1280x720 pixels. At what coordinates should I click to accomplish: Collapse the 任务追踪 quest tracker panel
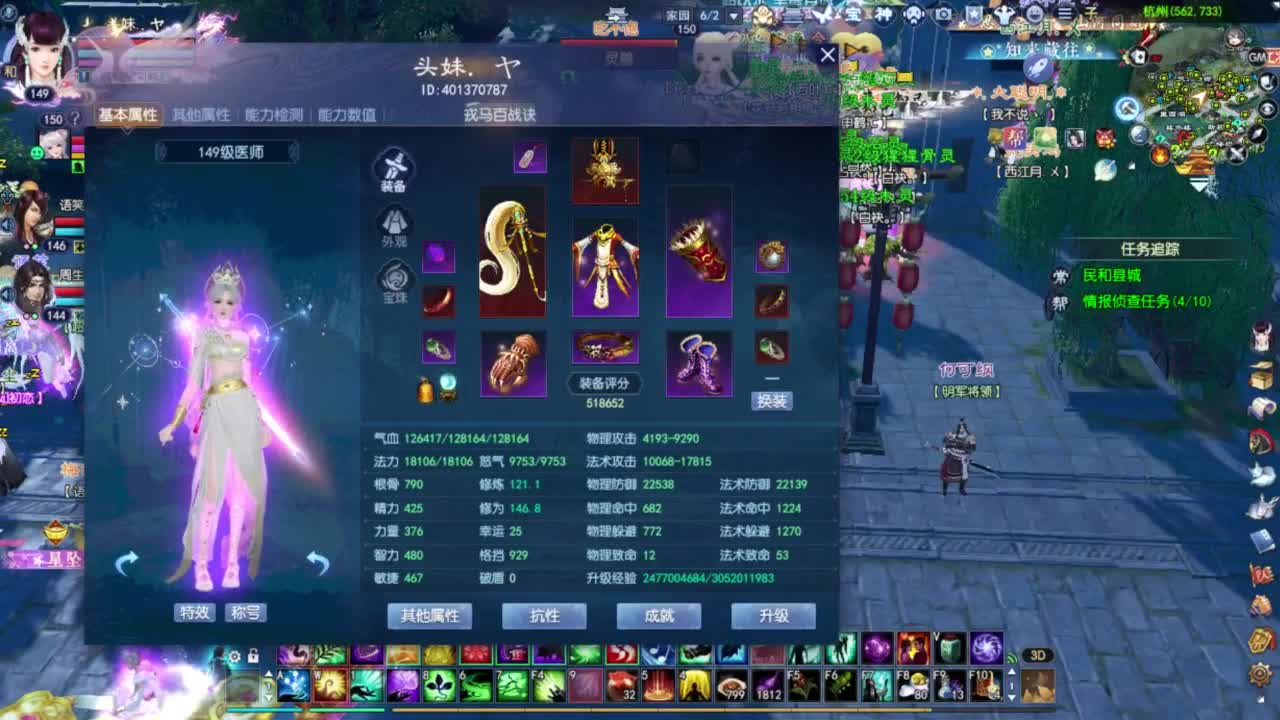pos(1244,262)
